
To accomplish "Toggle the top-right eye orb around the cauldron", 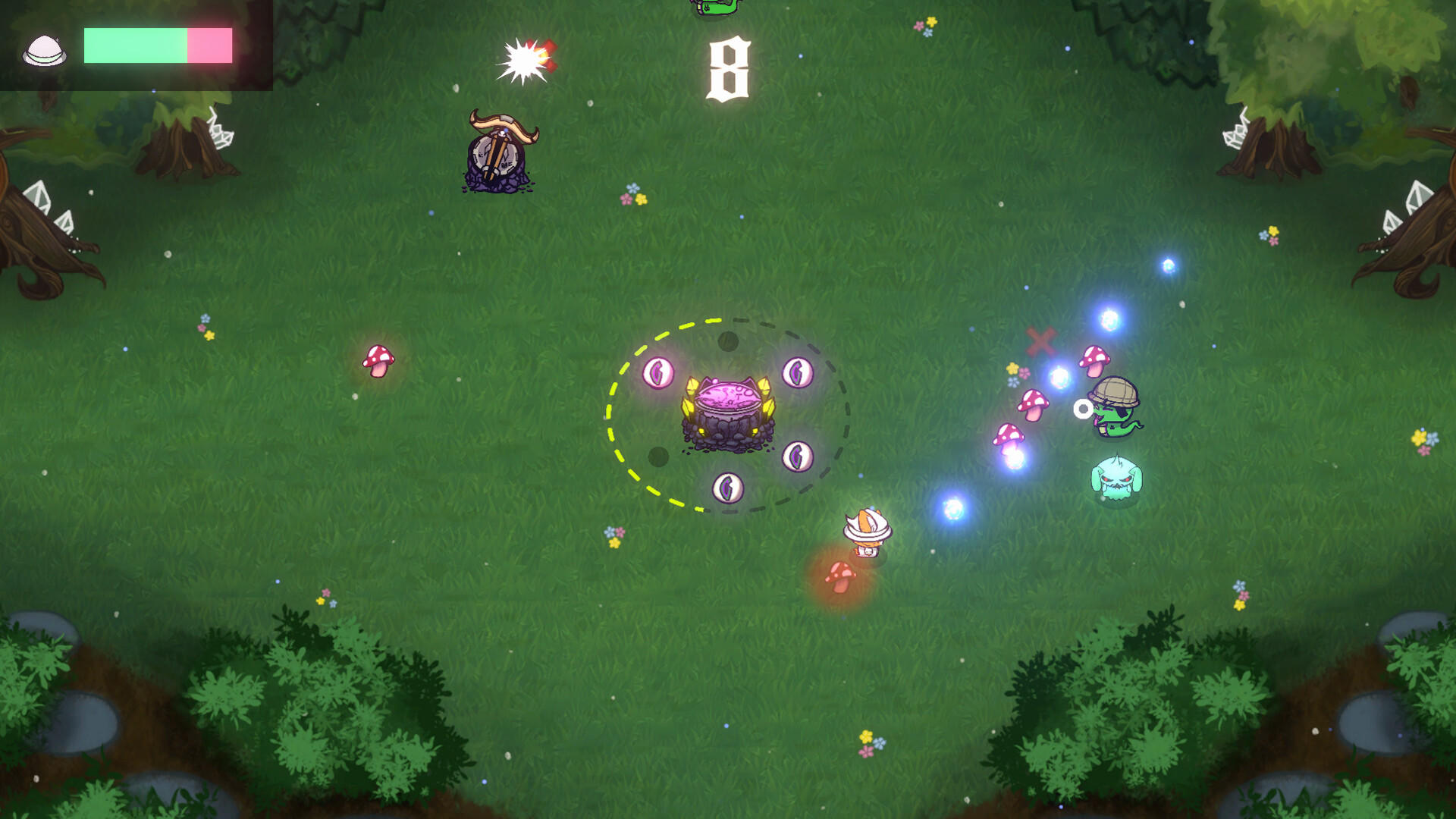I will click(796, 372).
